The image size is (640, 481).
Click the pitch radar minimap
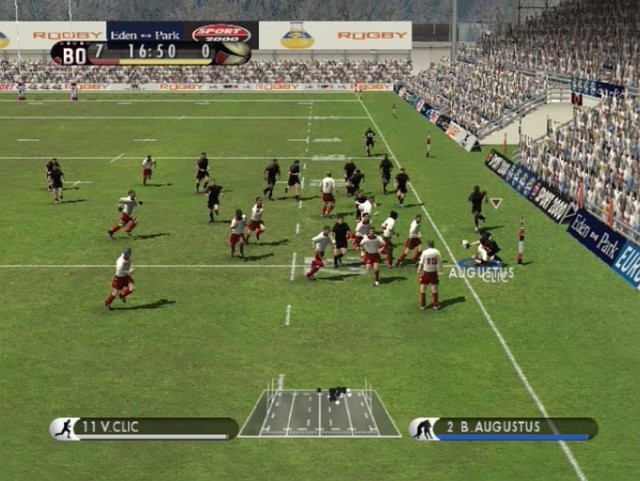click(x=319, y=412)
